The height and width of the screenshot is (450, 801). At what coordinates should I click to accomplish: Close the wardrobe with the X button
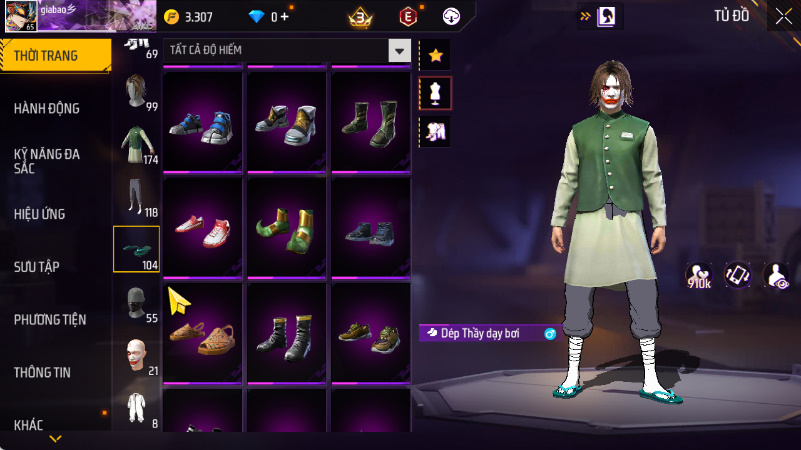coord(783,16)
